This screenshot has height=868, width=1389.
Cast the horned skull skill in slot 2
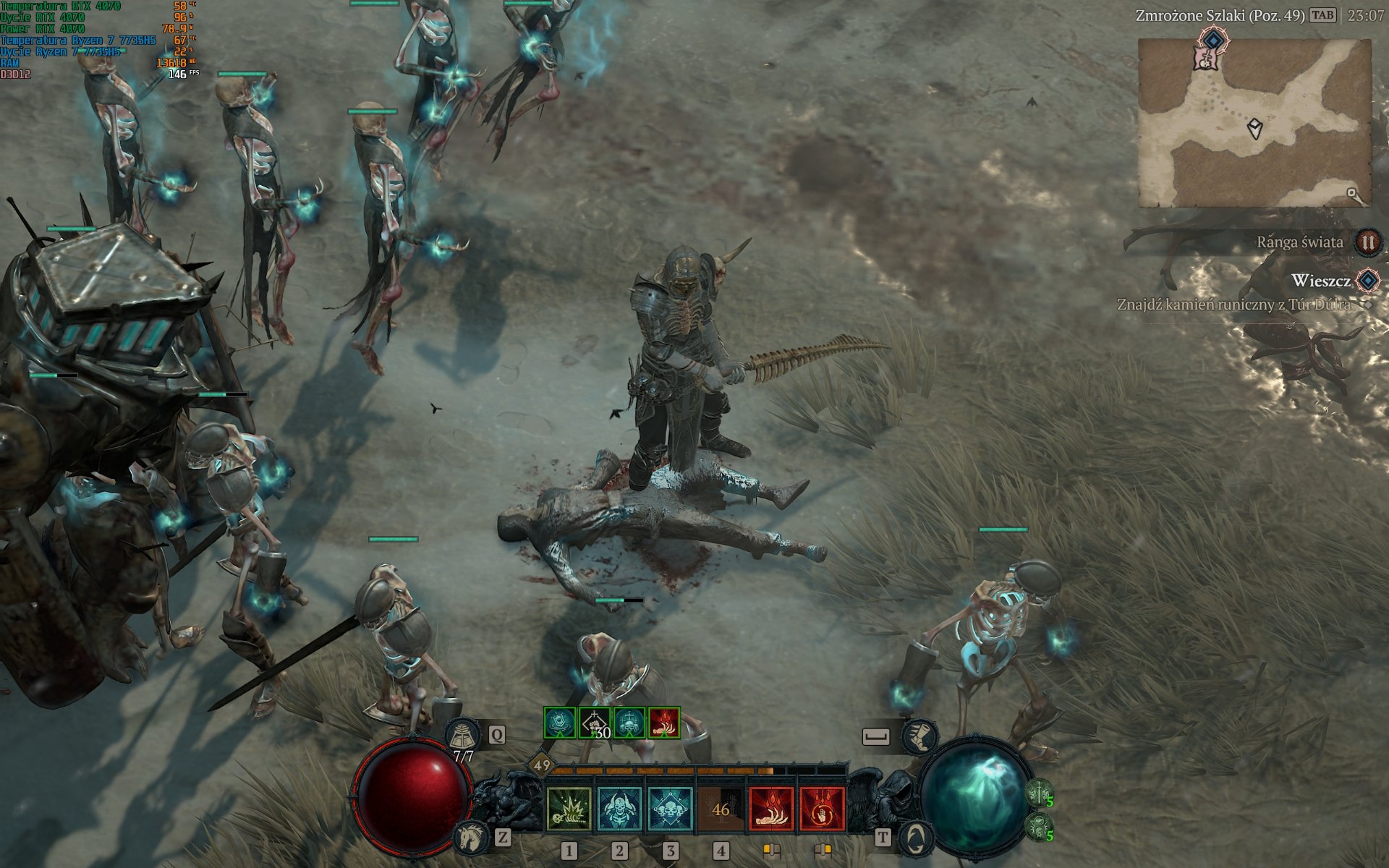(x=620, y=809)
